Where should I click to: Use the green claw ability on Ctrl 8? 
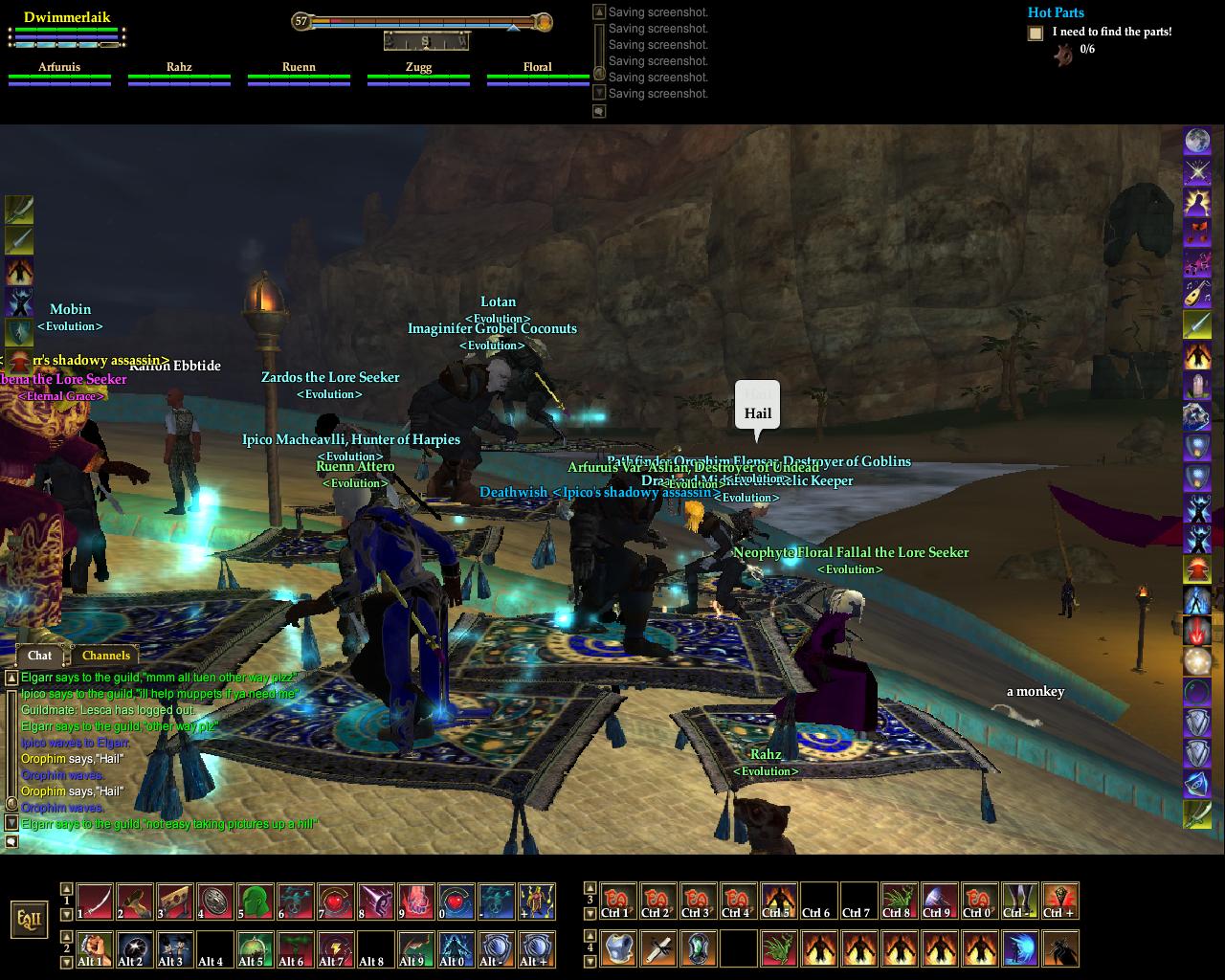tap(899, 902)
